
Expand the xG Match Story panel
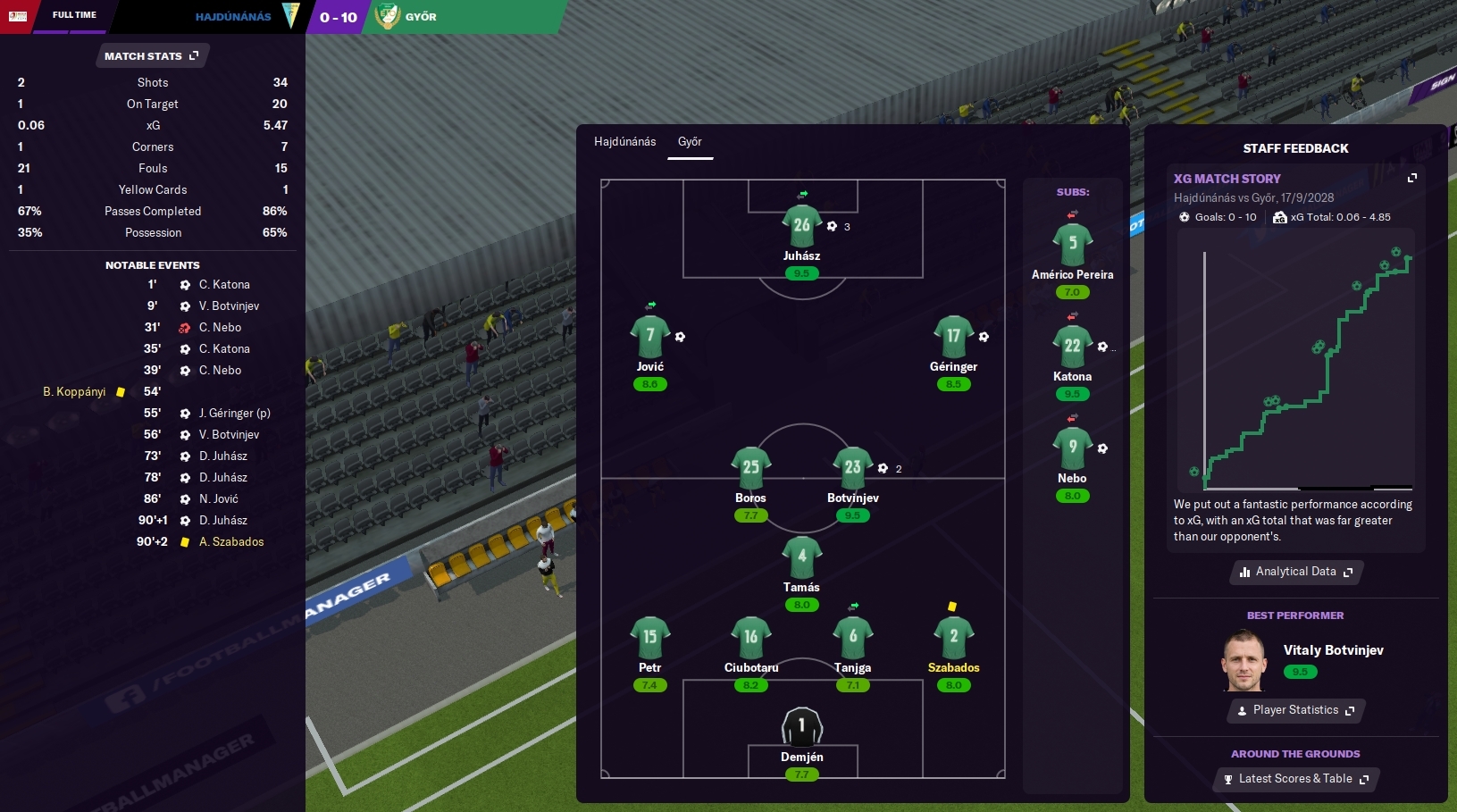click(1411, 179)
